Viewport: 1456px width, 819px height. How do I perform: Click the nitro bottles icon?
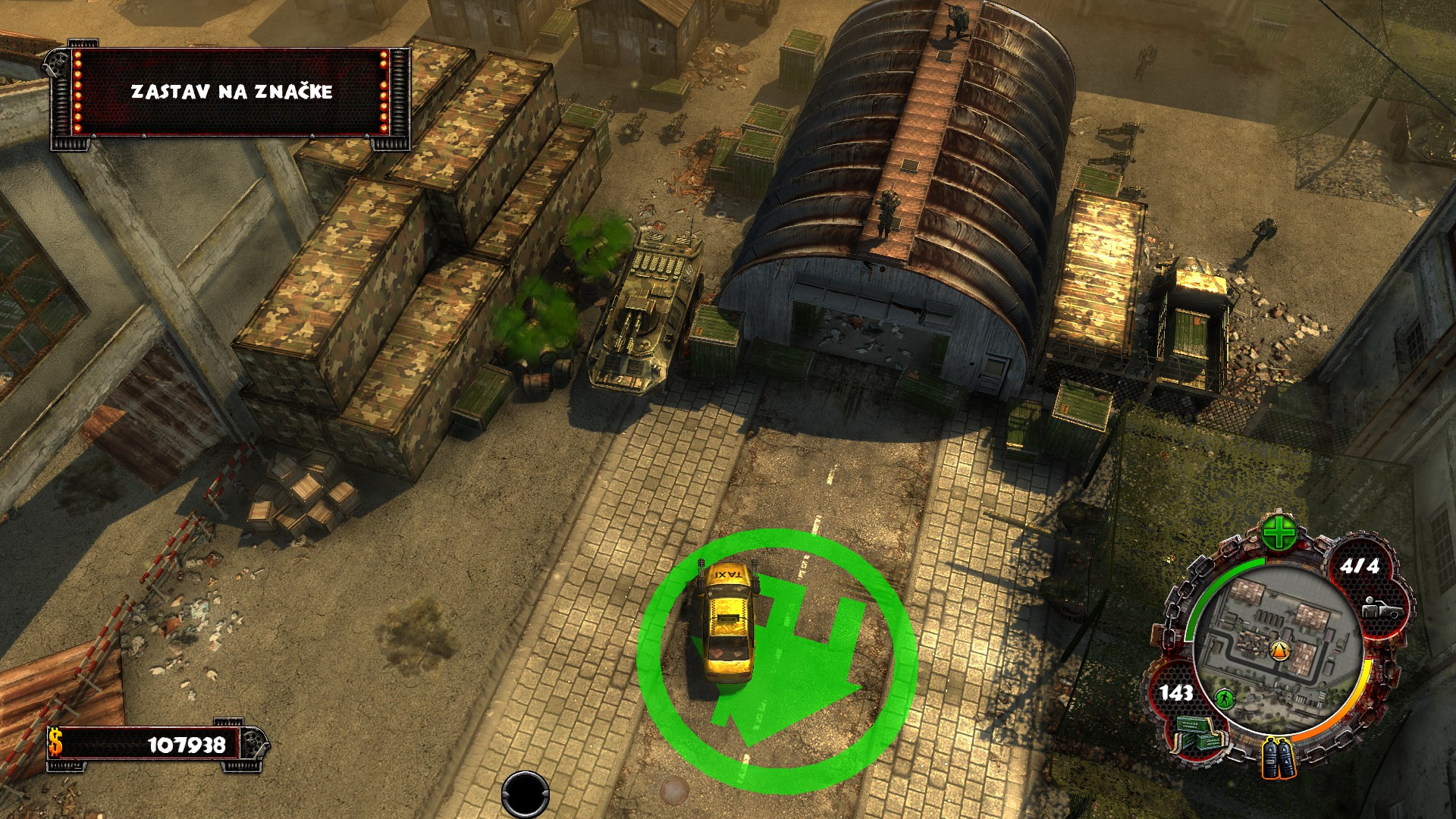1279,757
